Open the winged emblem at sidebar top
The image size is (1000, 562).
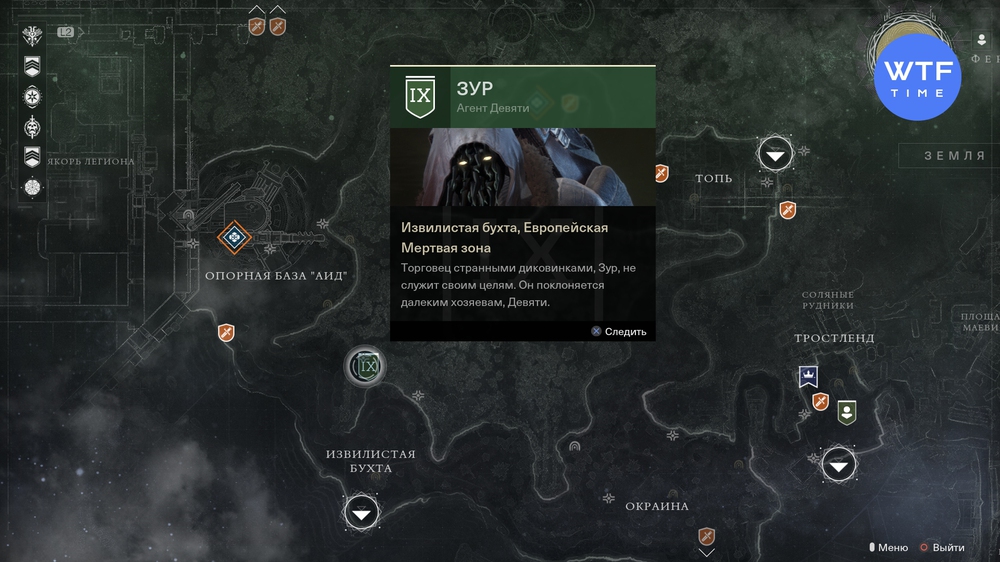click(x=33, y=36)
